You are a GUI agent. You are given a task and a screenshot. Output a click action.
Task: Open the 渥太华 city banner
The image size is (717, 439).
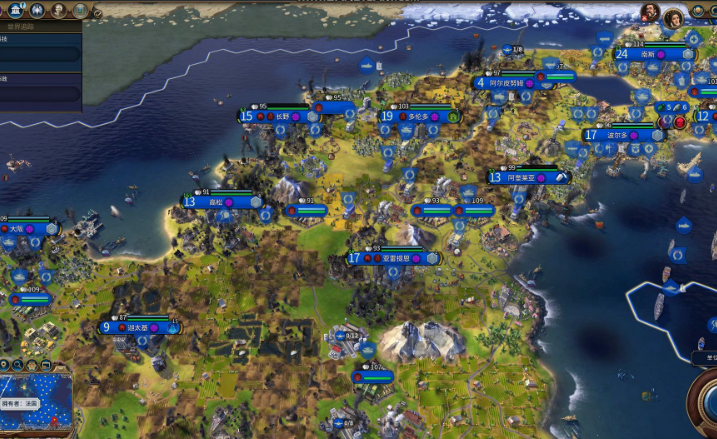point(140,327)
